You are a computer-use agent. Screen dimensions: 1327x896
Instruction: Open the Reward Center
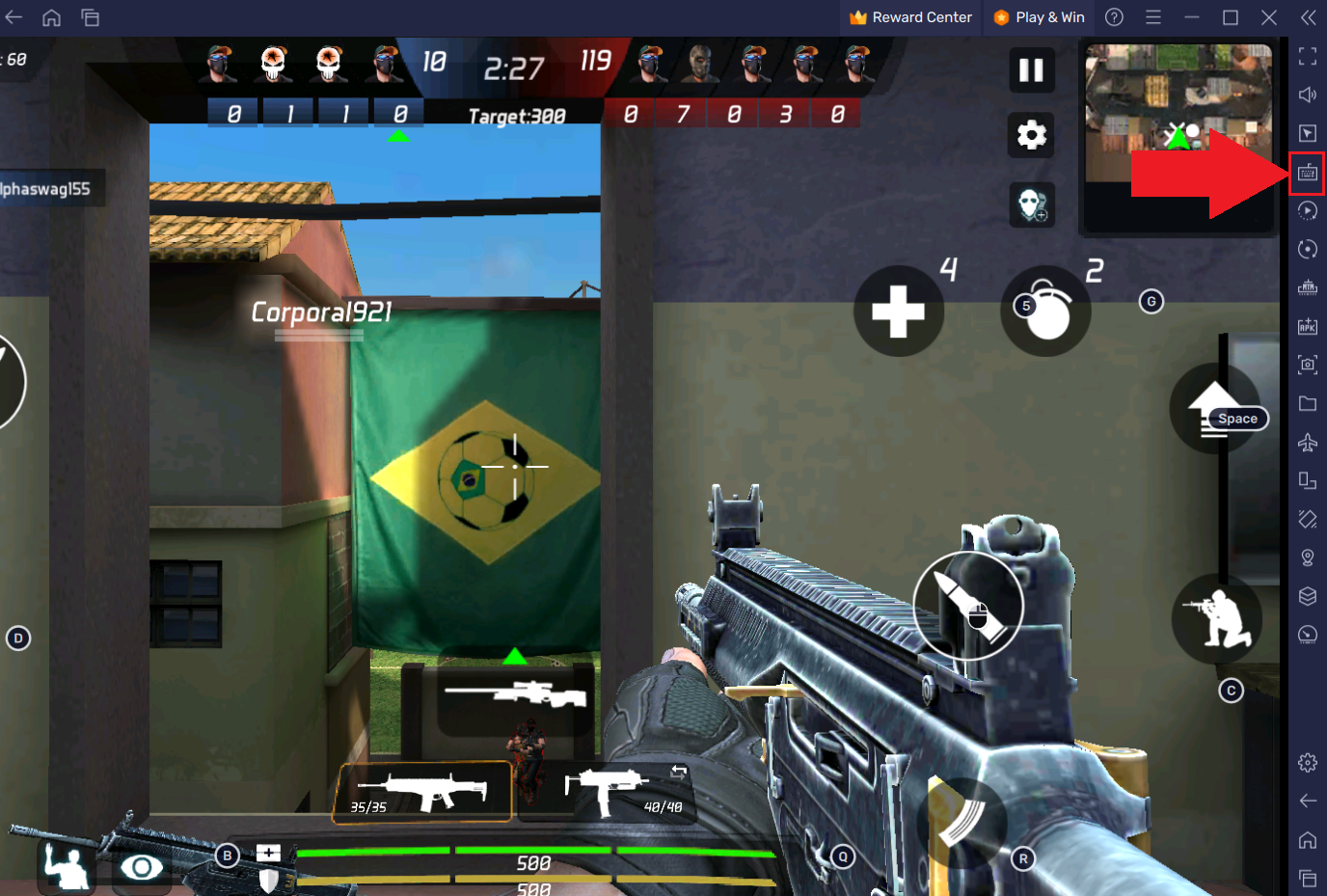coord(909,16)
